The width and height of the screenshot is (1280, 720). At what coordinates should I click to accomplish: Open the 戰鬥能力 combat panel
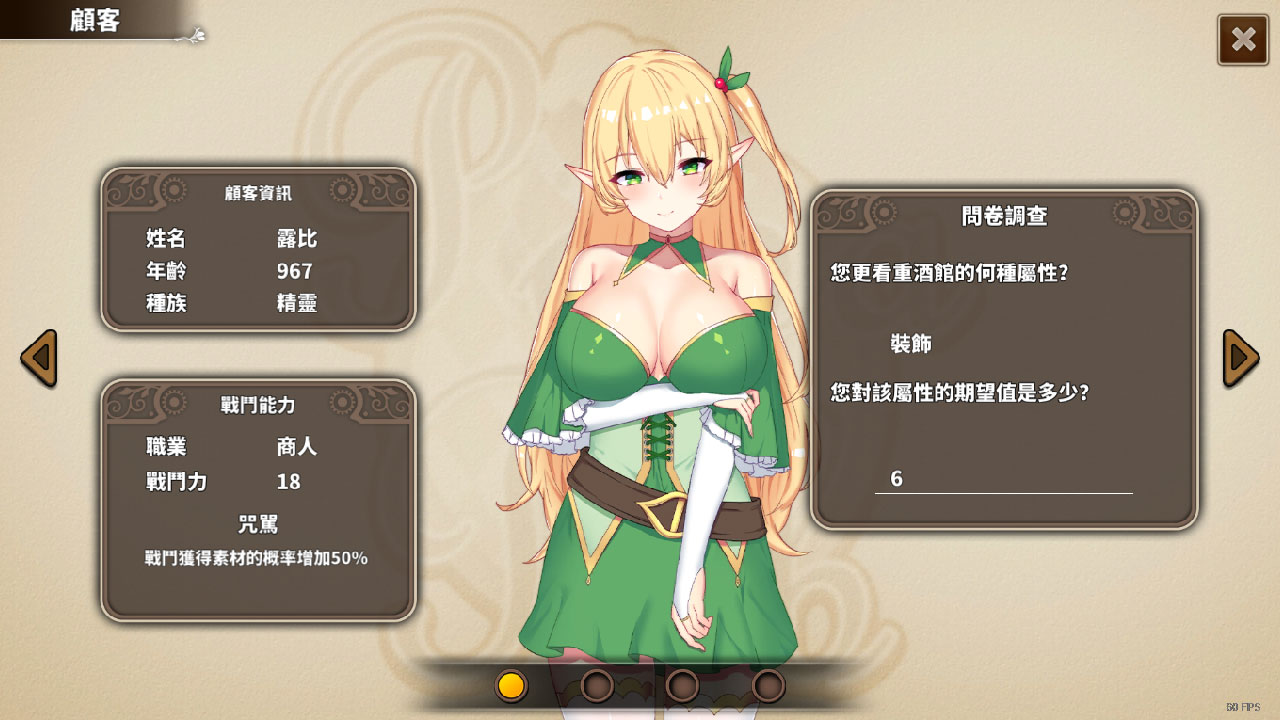tap(258, 500)
